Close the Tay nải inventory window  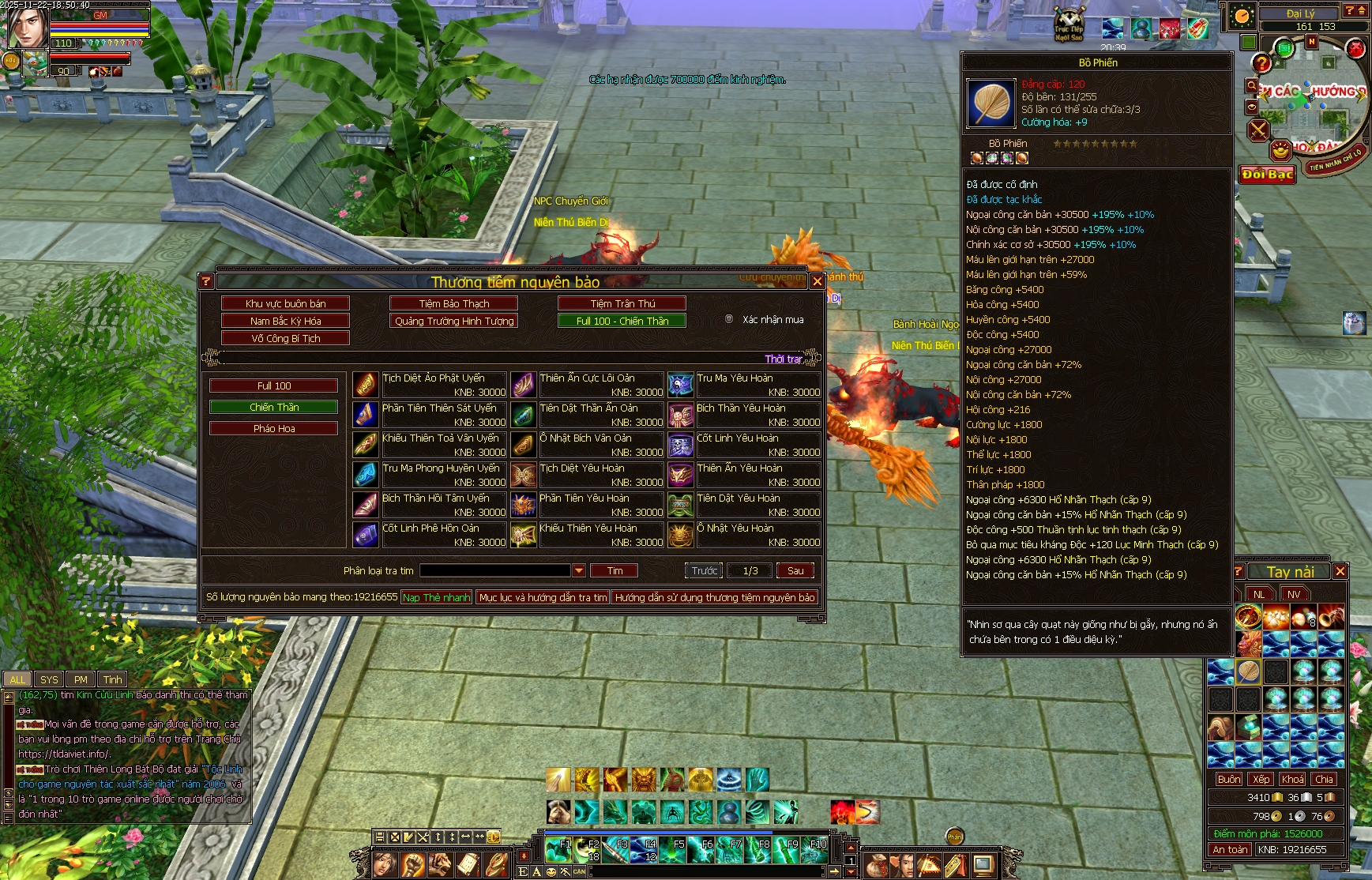(1340, 571)
